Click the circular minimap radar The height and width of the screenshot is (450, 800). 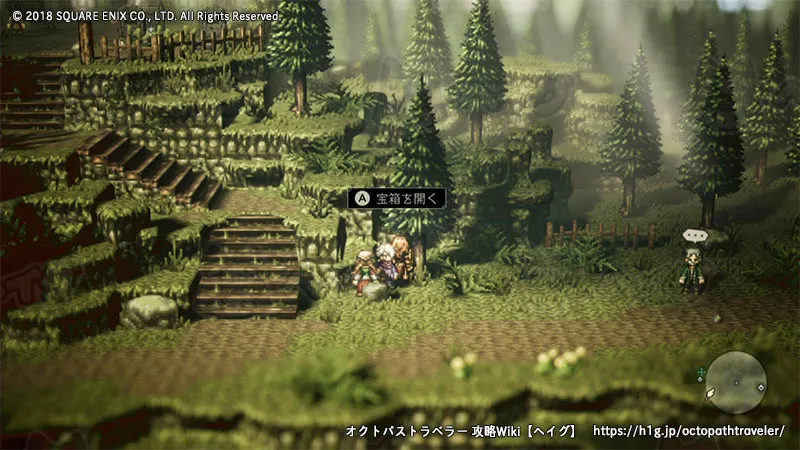coord(735,382)
